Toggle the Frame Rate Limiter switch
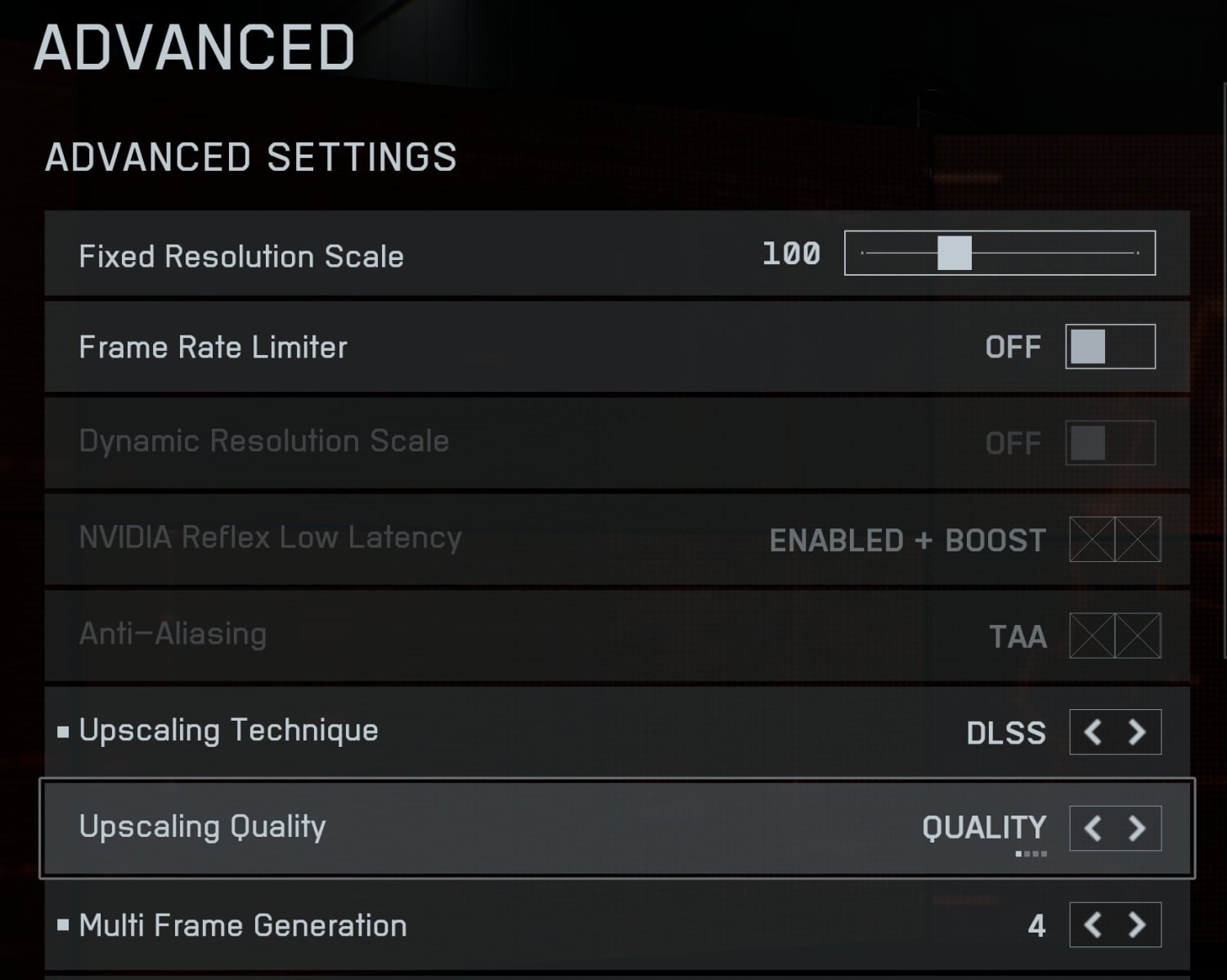 pyautogui.click(x=1110, y=347)
